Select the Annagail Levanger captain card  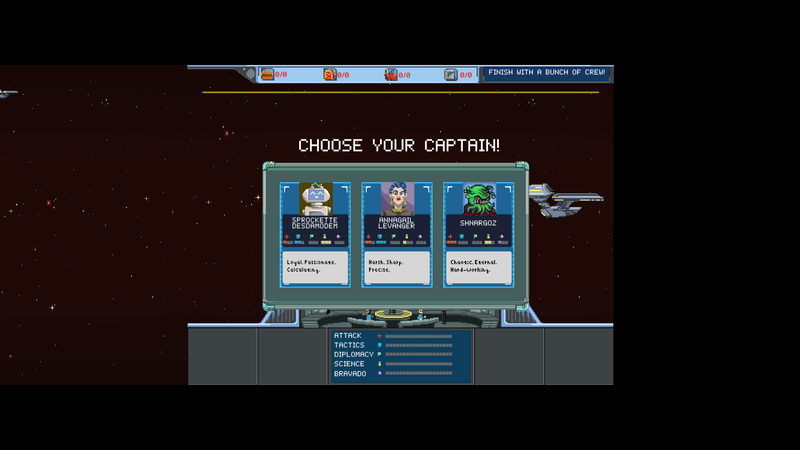point(397,234)
